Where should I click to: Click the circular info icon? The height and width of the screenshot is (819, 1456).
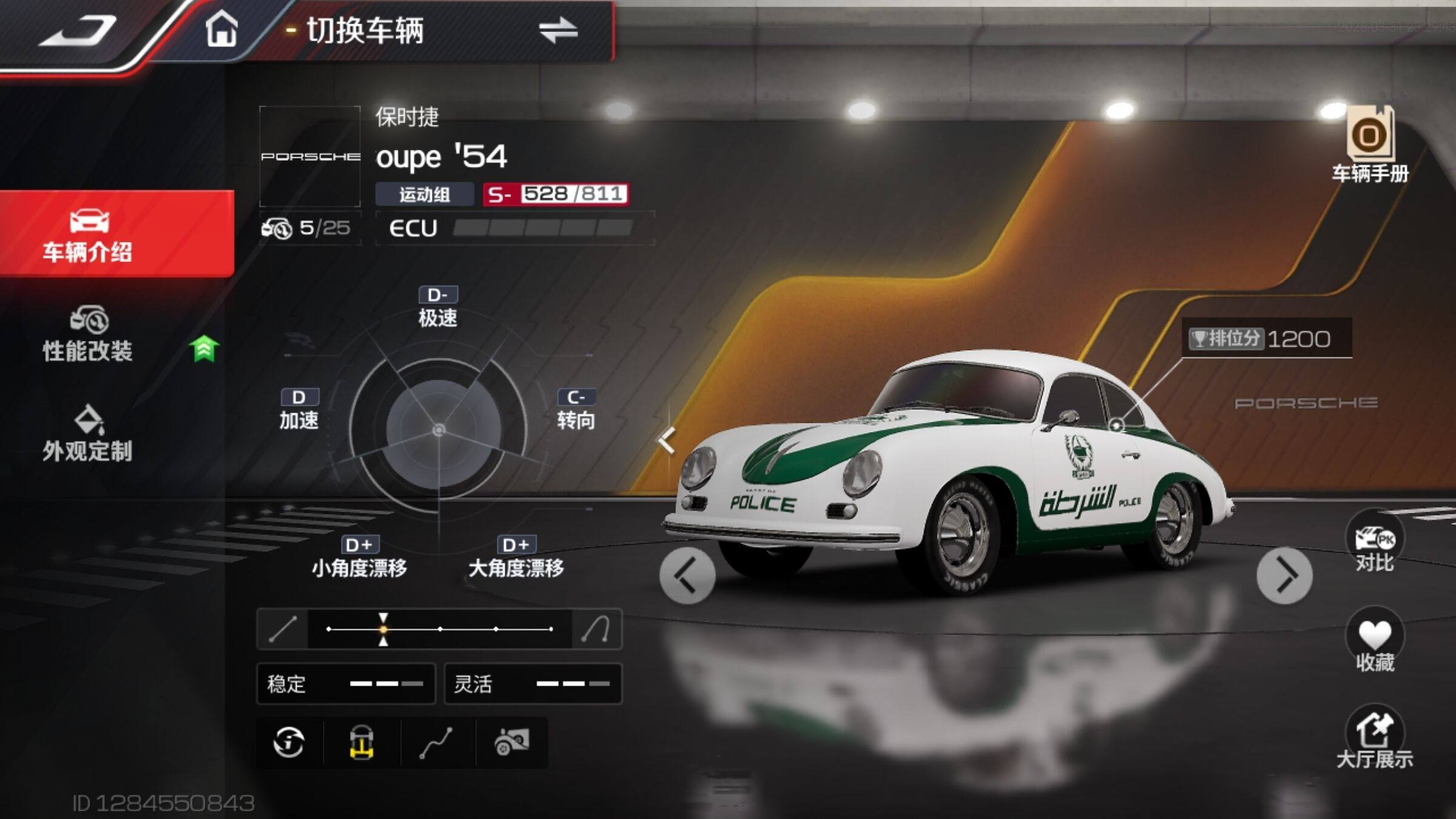(289, 743)
